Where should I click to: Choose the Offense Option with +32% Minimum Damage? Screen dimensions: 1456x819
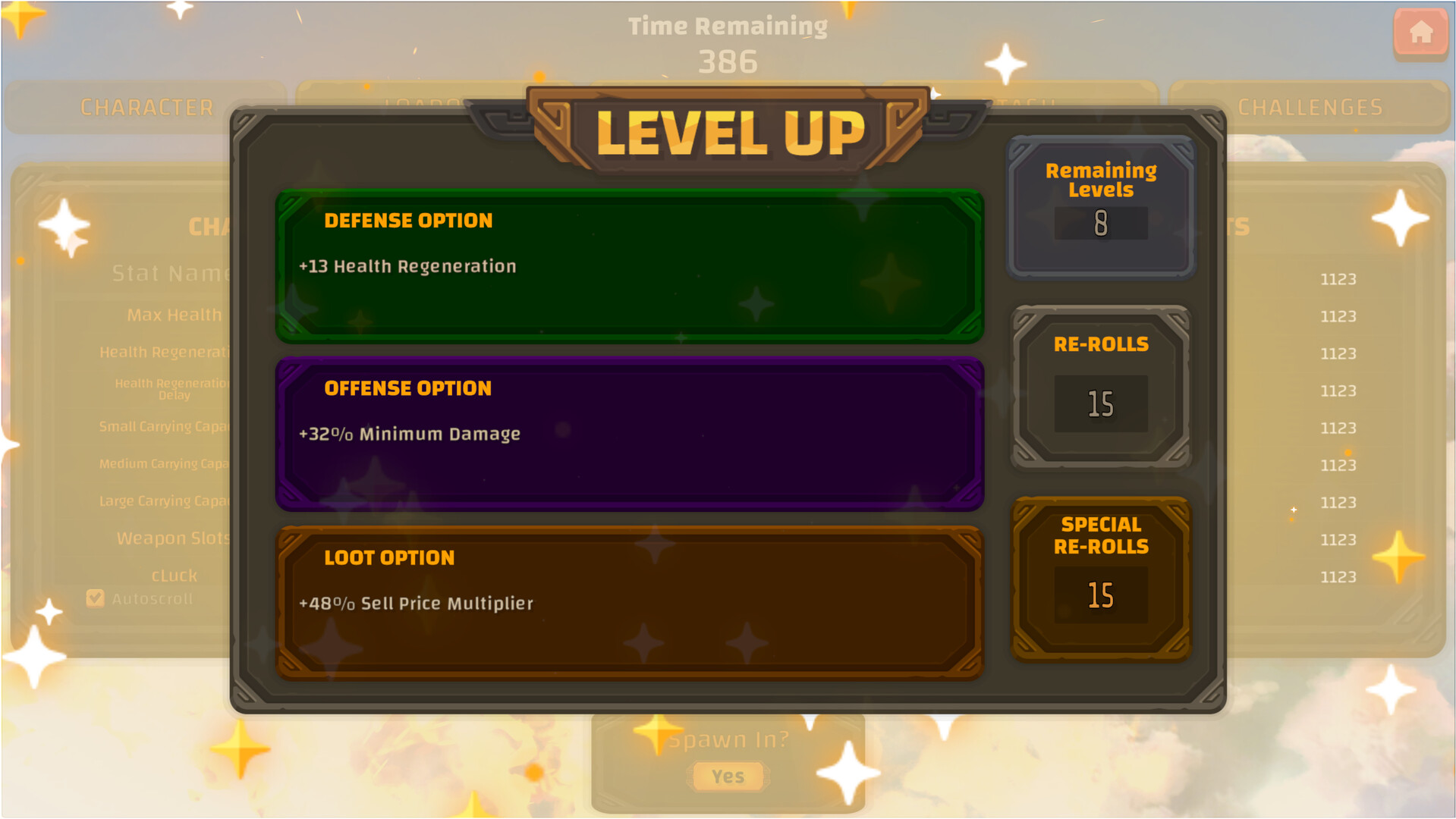tap(628, 435)
